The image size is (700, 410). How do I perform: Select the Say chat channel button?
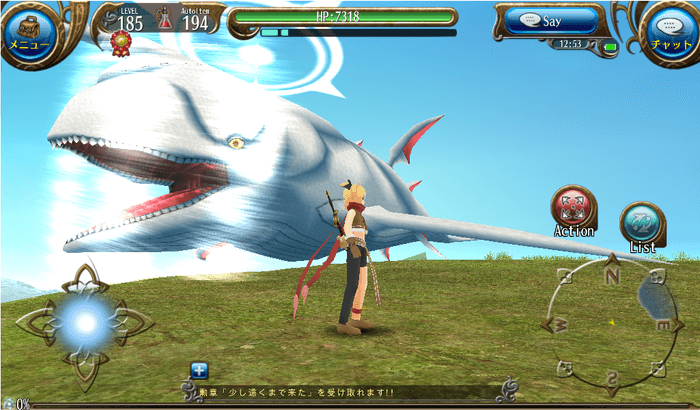pyautogui.click(x=550, y=22)
